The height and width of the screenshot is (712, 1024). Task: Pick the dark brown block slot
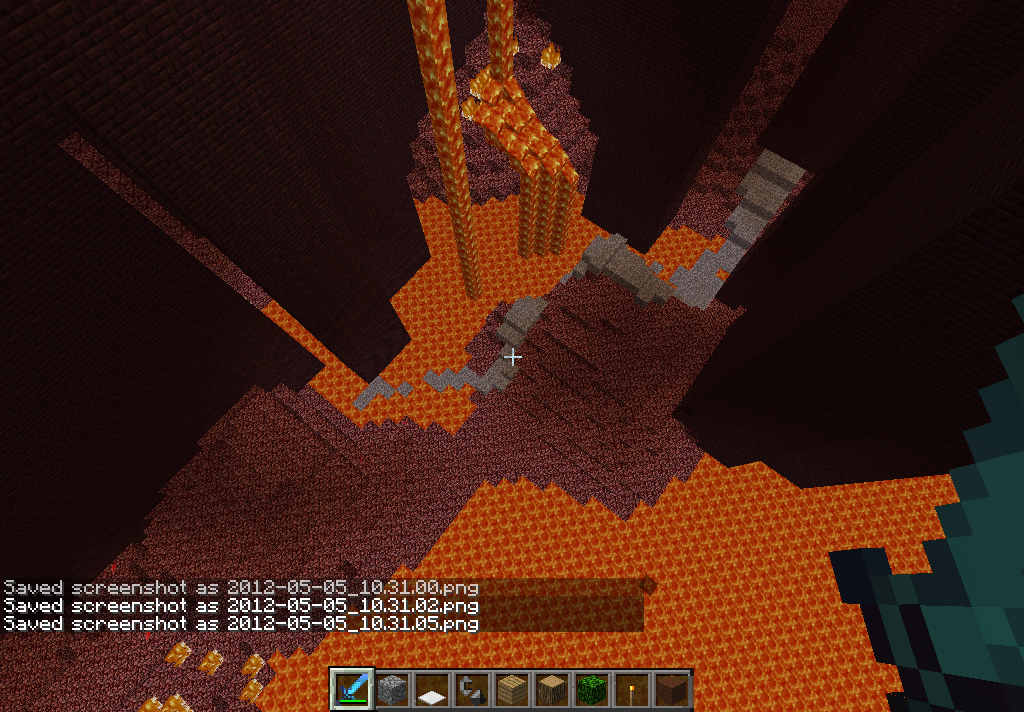672,690
